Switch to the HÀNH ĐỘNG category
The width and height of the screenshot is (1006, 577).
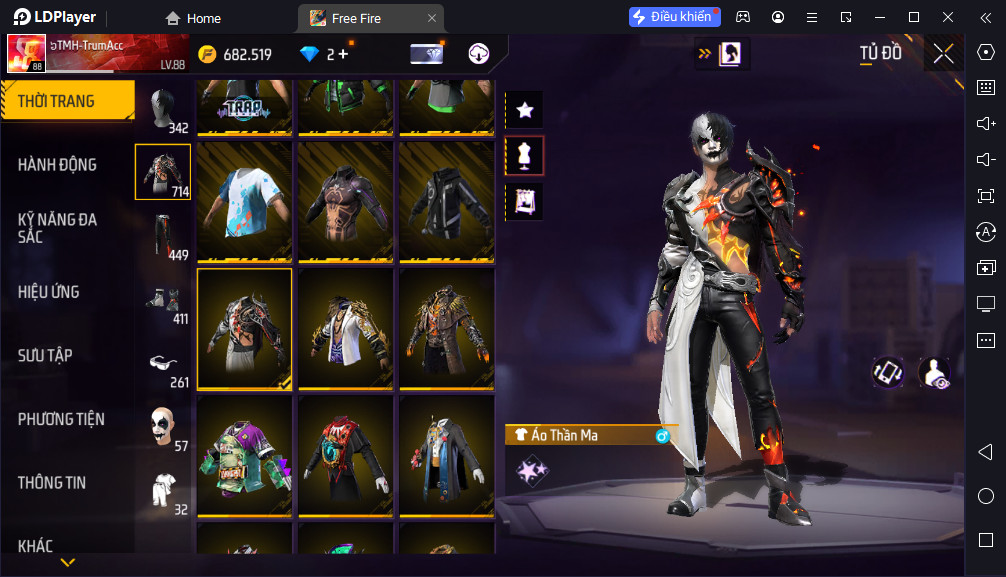pos(58,165)
